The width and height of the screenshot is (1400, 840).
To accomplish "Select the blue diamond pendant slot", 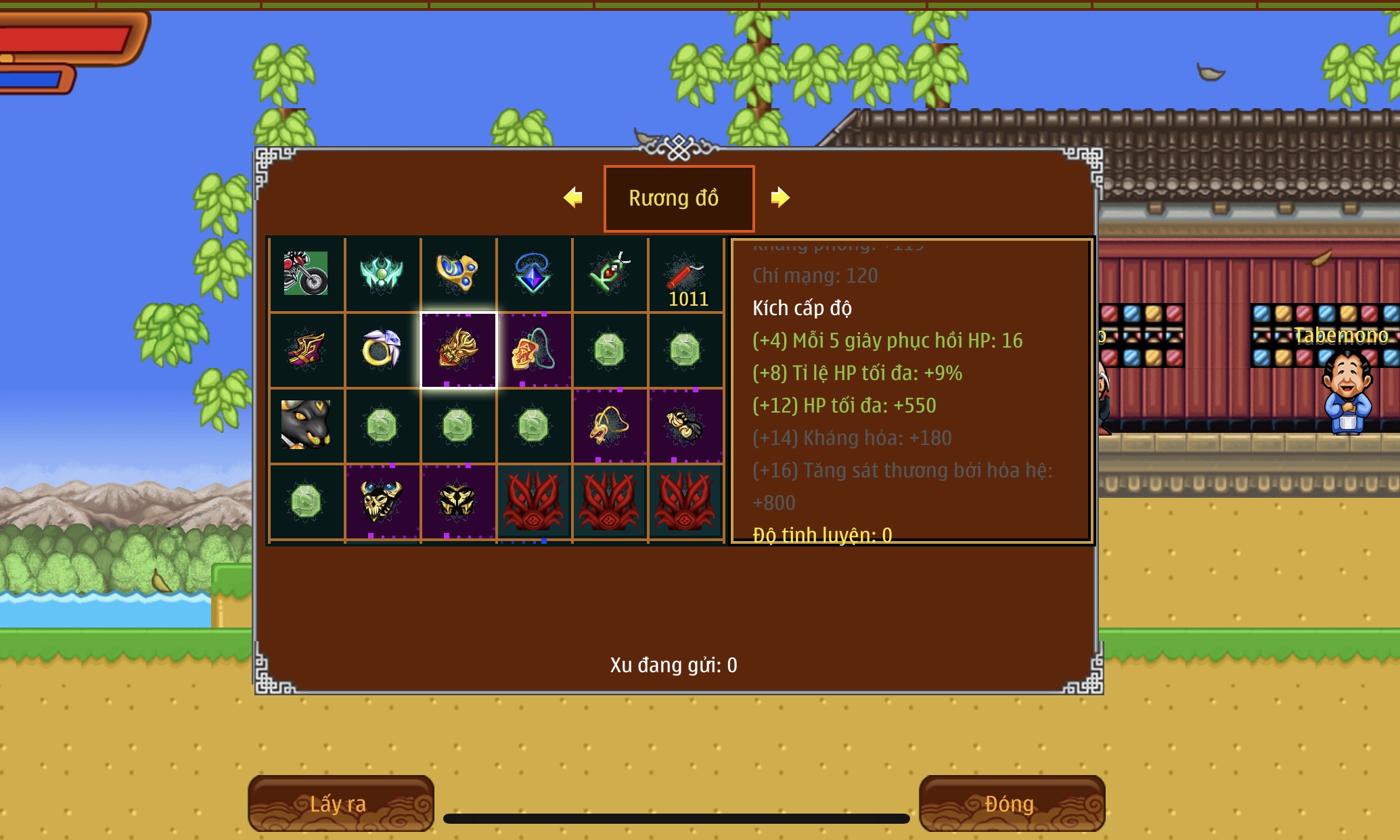I will click(533, 274).
